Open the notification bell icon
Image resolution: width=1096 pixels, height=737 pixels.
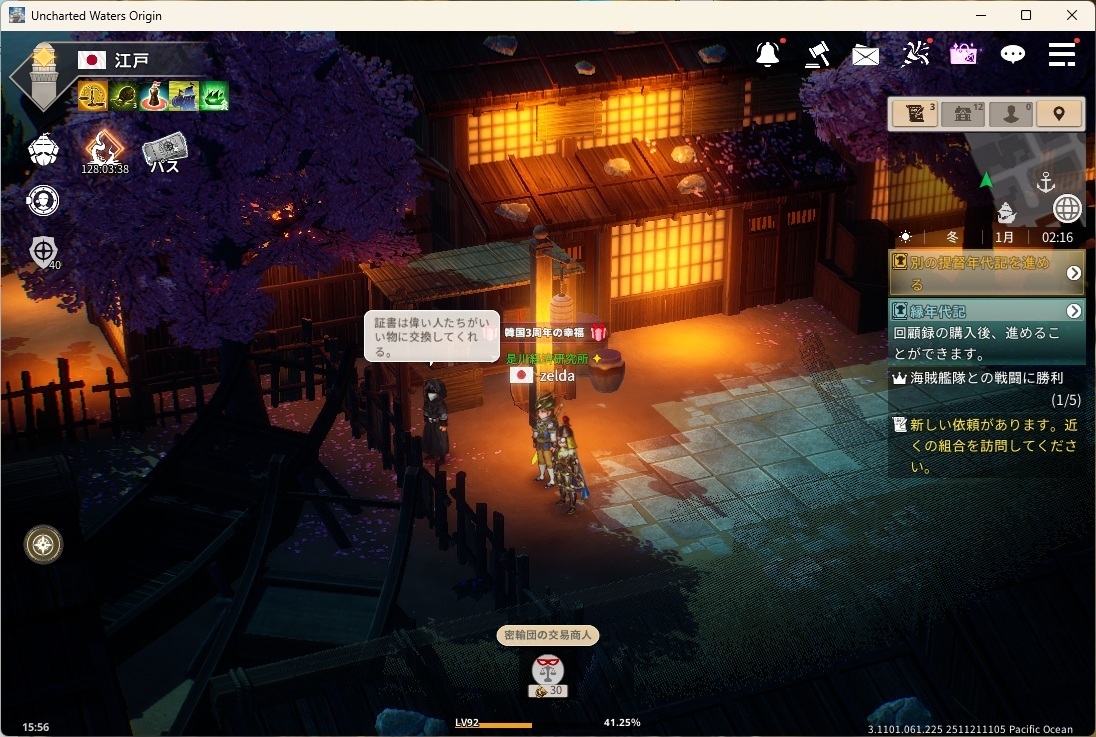click(768, 55)
